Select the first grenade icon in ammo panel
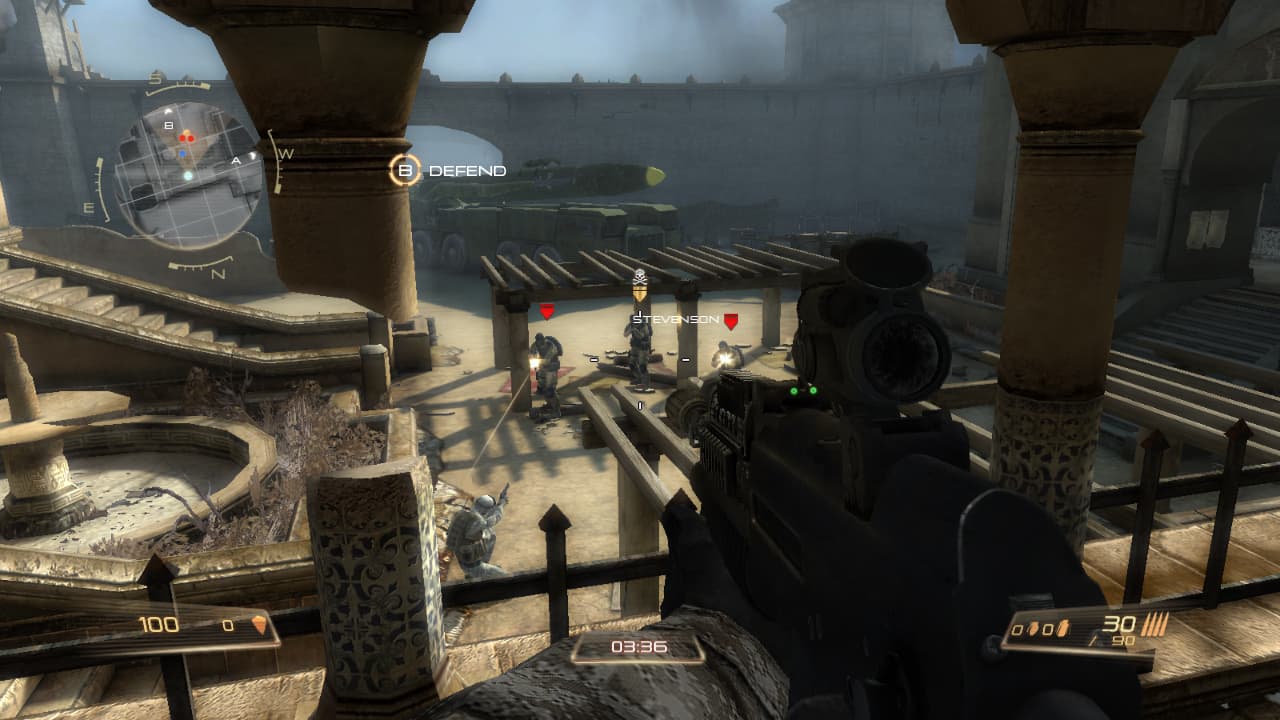The width and height of the screenshot is (1280, 720). [1033, 628]
